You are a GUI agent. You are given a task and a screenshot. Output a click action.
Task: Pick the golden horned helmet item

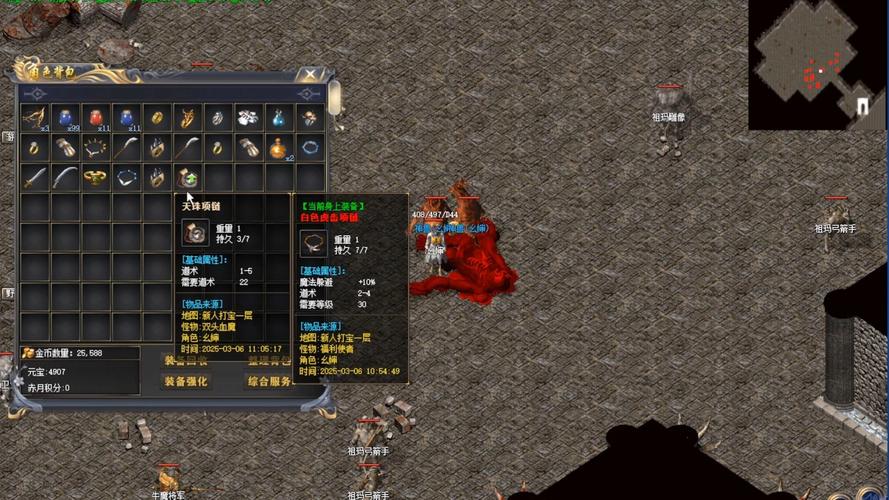click(x=188, y=118)
